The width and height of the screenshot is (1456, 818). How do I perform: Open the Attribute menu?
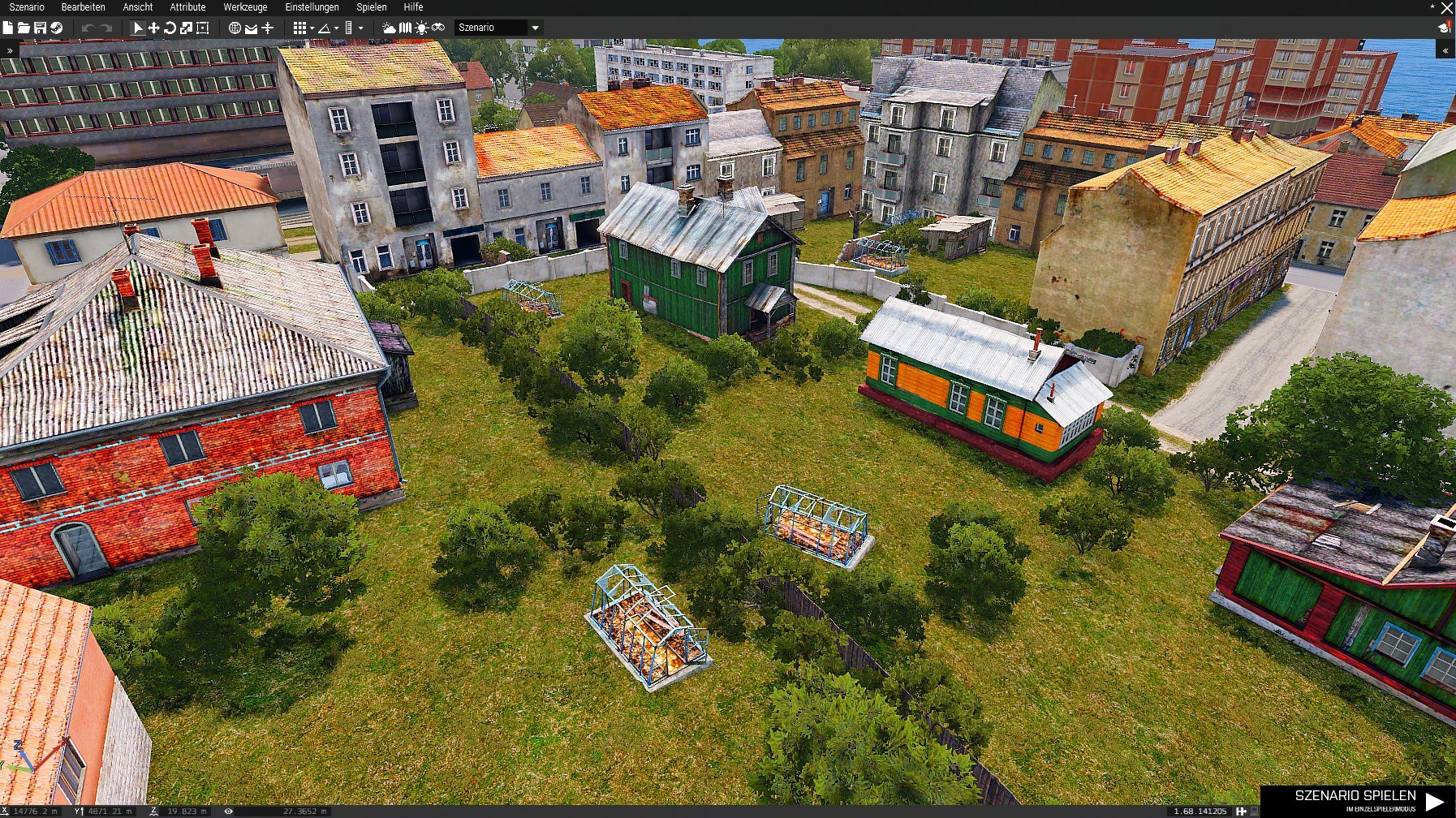click(187, 7)
